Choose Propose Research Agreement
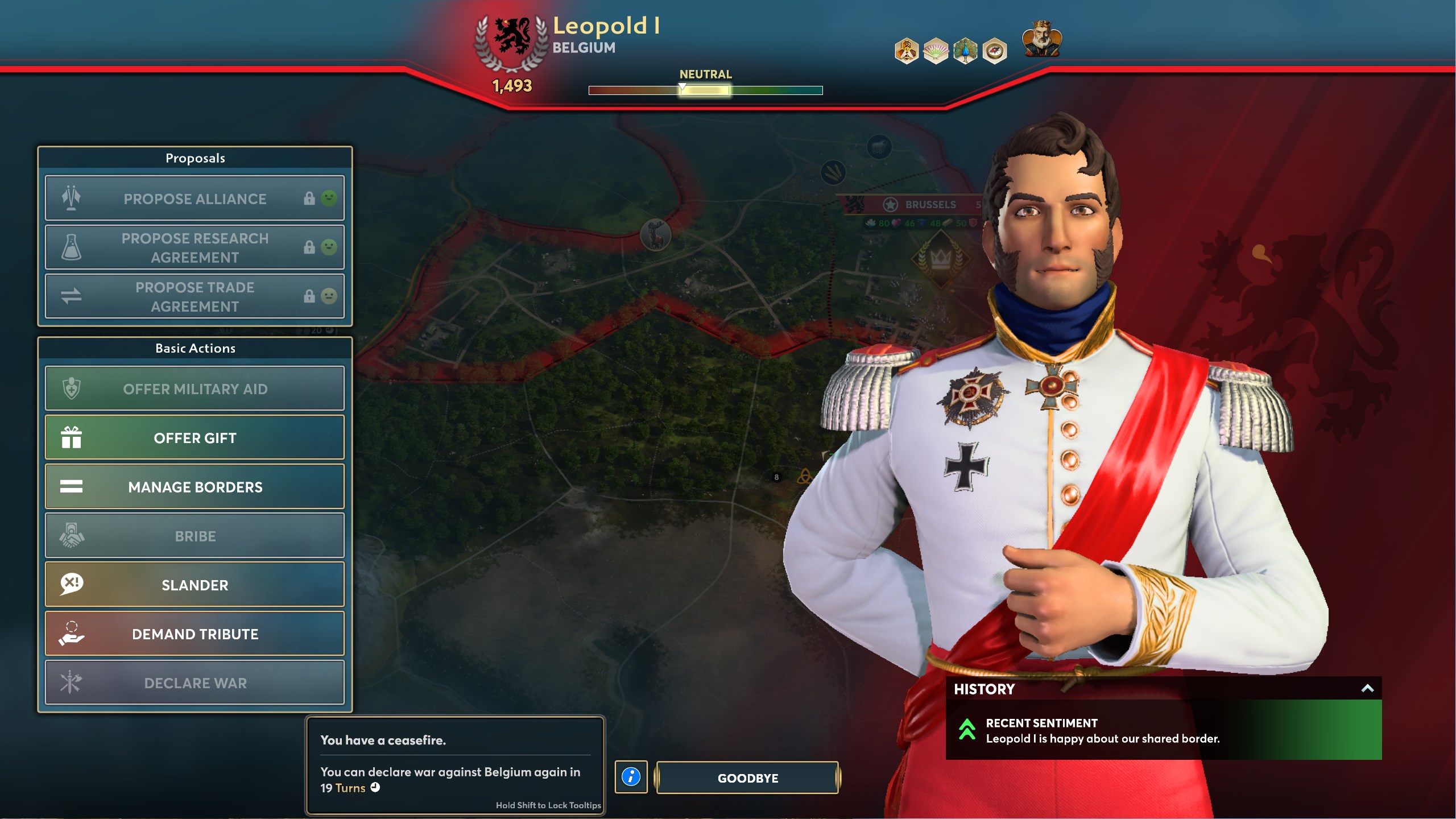The width and height of the screenshot is (1456, 819). [195, 247]
